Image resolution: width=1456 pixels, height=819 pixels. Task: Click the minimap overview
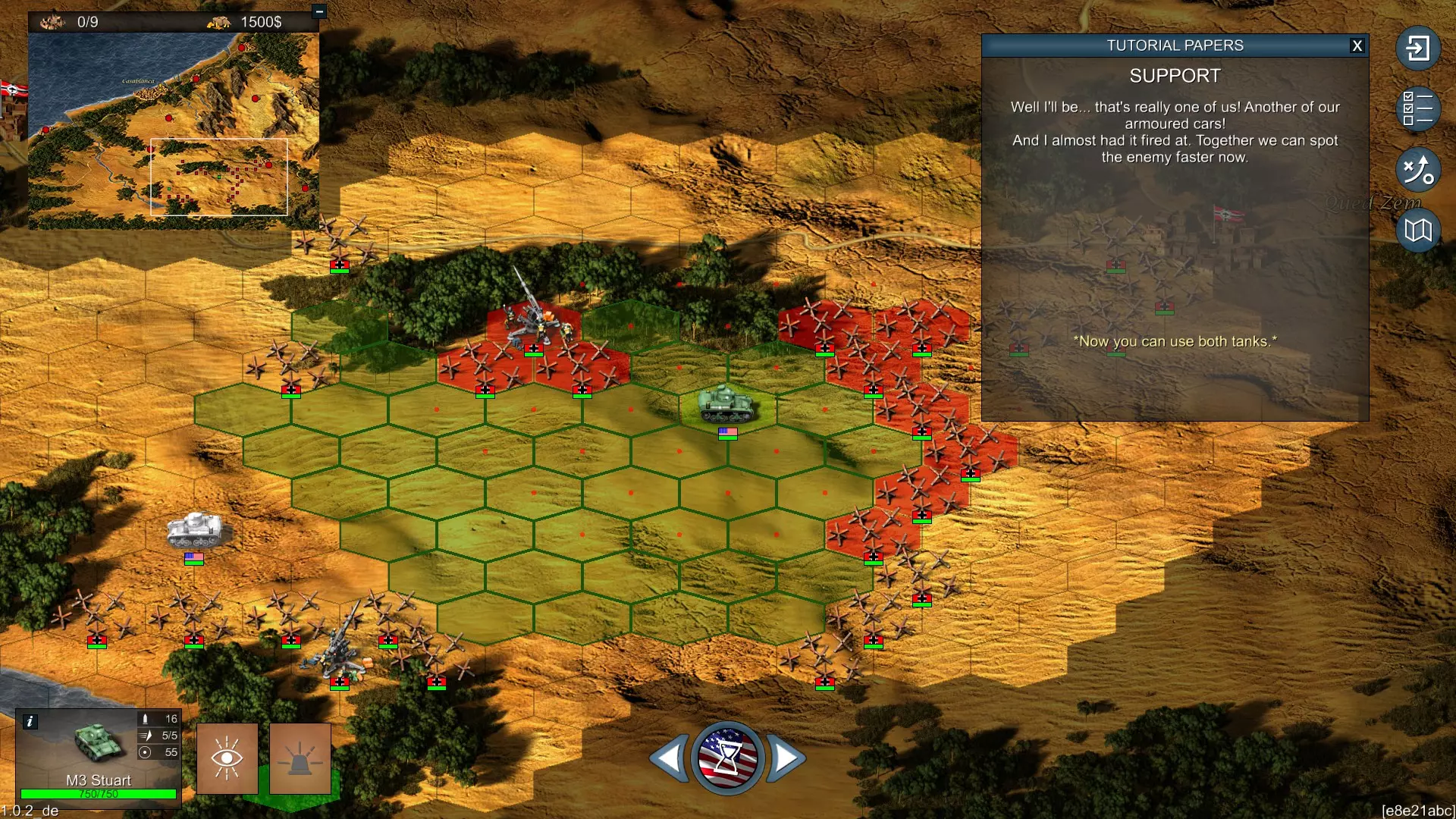click(174, 130)
